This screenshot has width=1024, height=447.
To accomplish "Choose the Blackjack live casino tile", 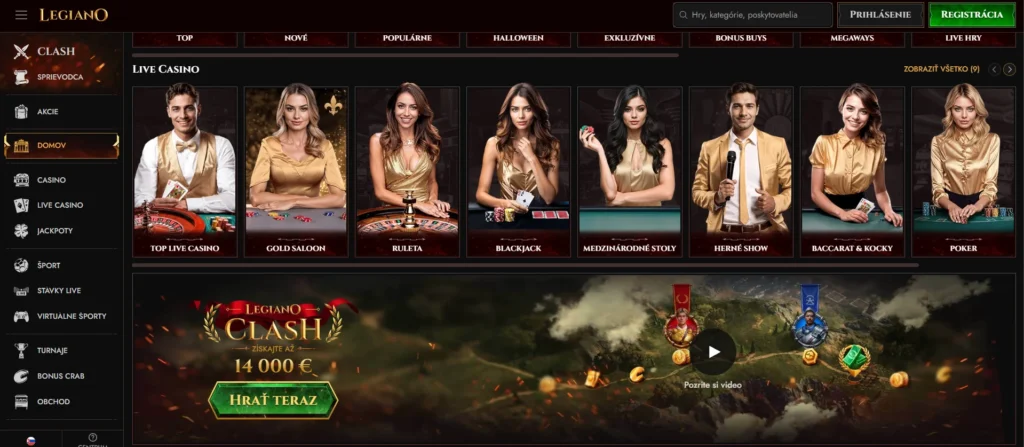I will 518,171.
